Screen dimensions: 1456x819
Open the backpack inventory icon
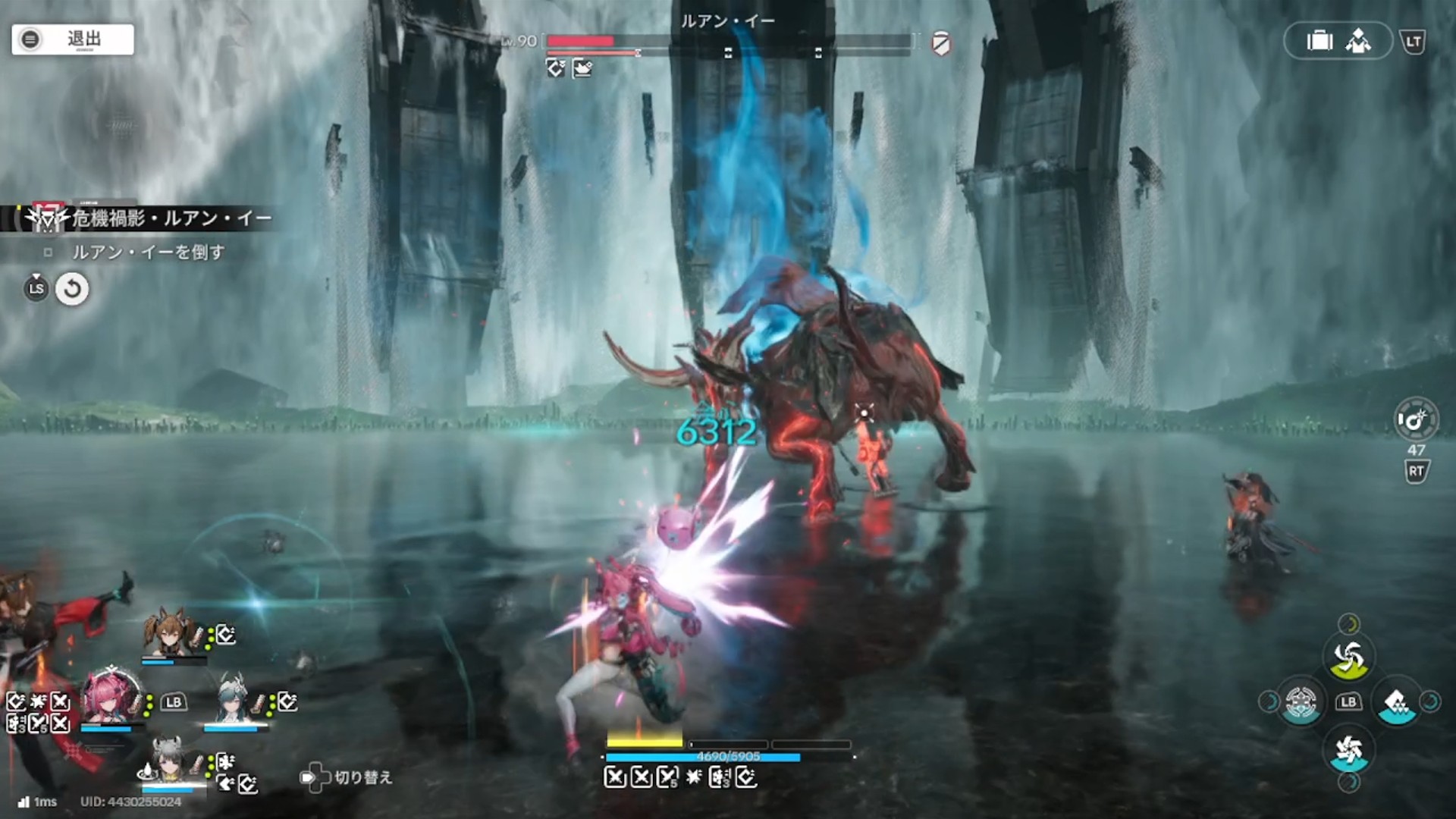(1319, 41)
